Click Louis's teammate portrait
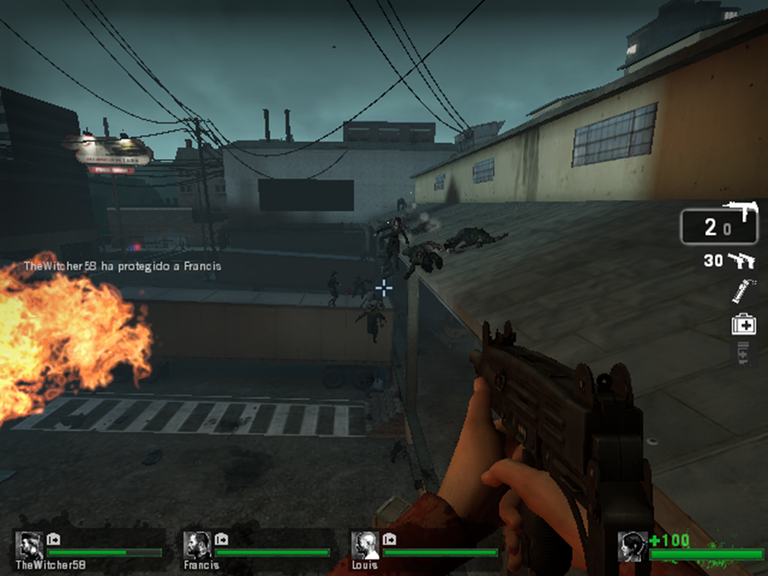Viewport: 768px width, 576px height. (364, 545)
